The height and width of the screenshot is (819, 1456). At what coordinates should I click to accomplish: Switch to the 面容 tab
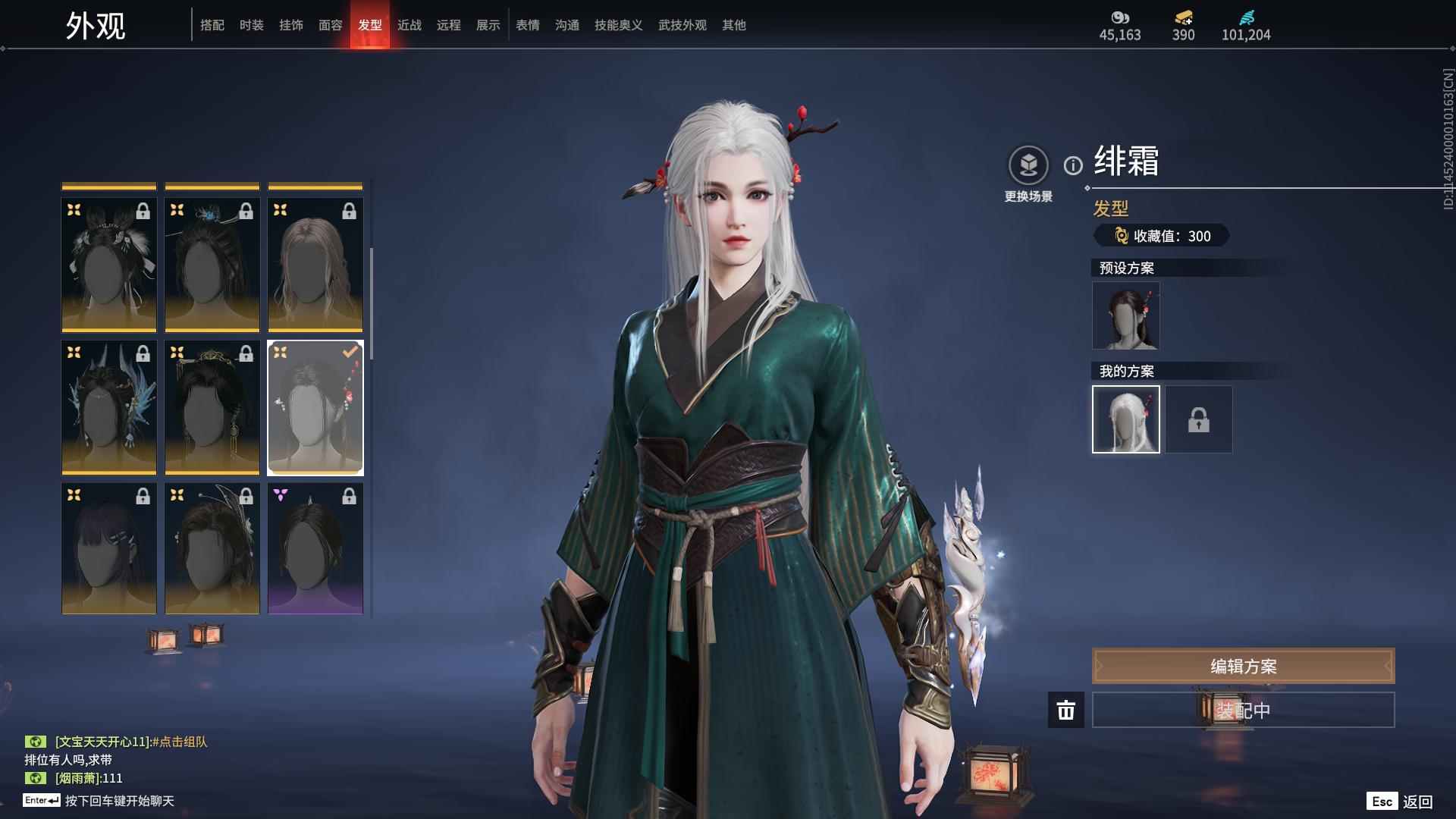point(331,25)
